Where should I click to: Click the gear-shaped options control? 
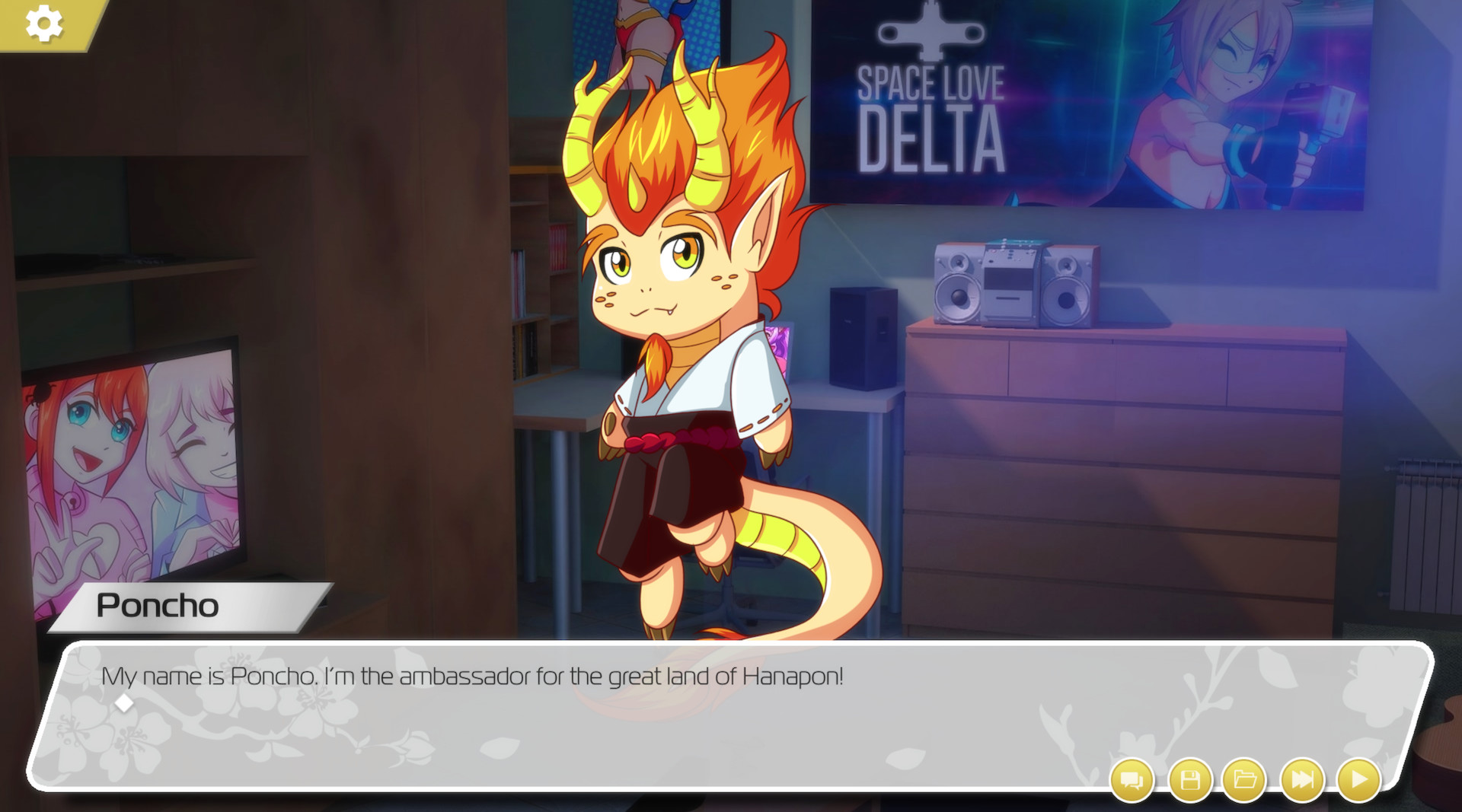tap(43, 23)
